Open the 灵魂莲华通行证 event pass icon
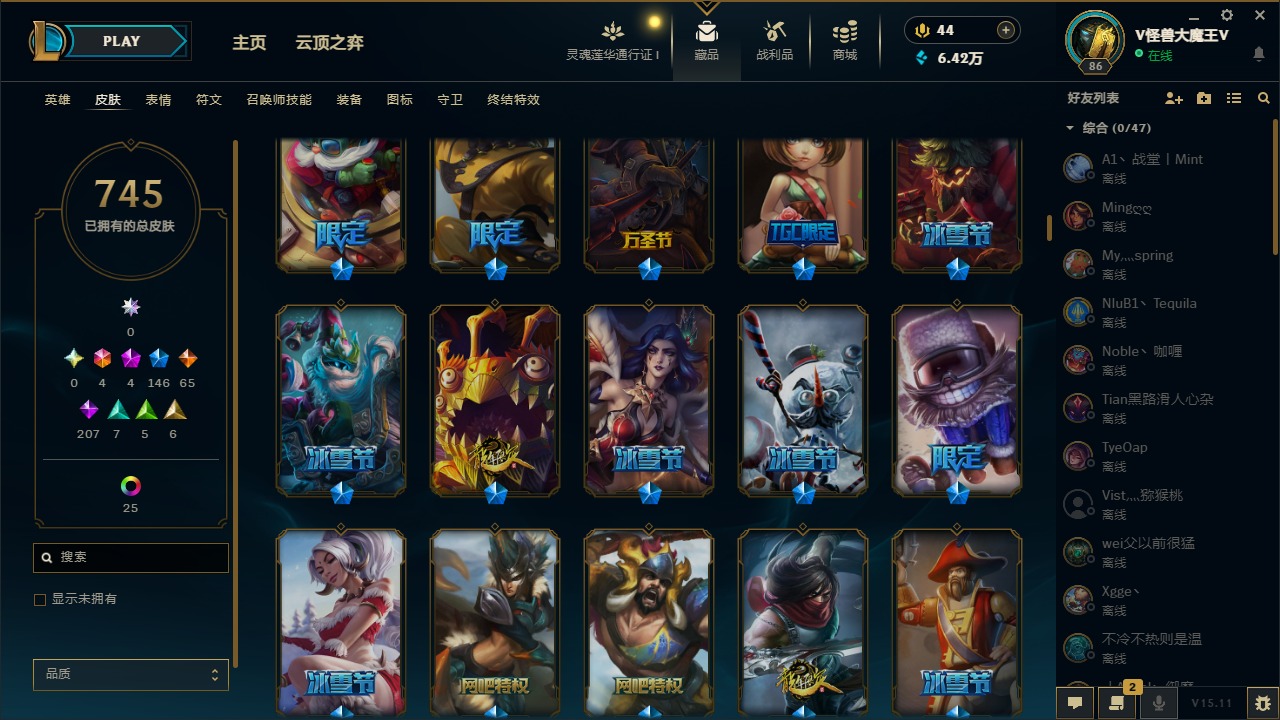The image size is (1280, 720). (x=612, y=30)
